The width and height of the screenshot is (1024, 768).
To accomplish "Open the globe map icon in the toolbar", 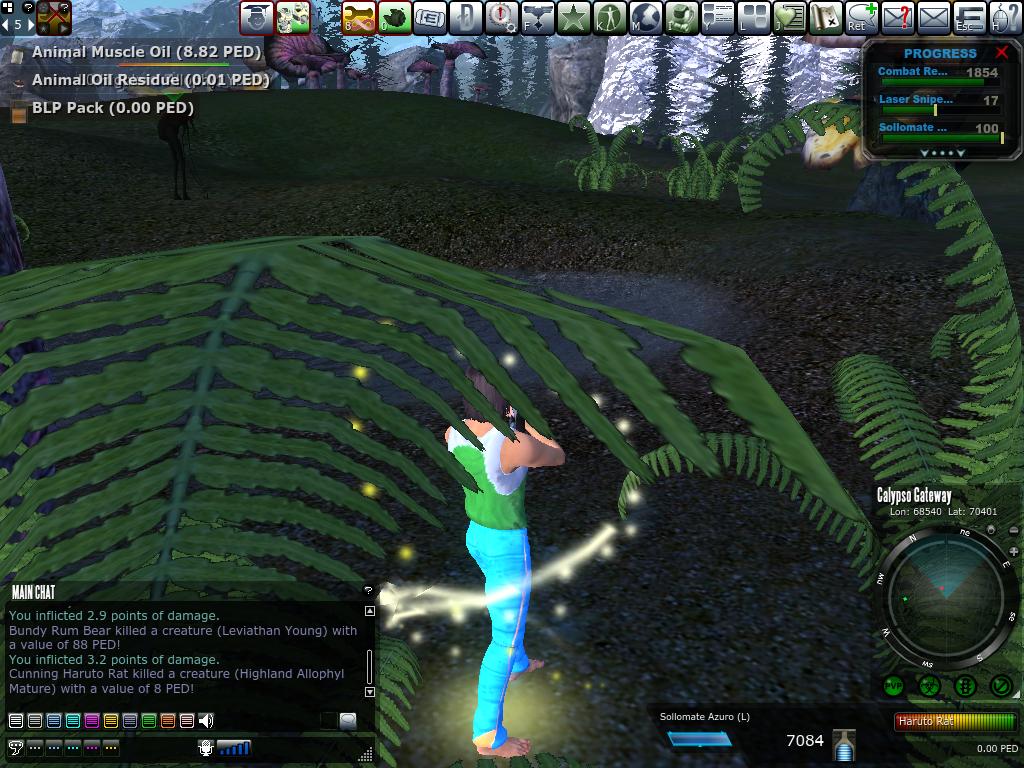I will tap(646, 17).
